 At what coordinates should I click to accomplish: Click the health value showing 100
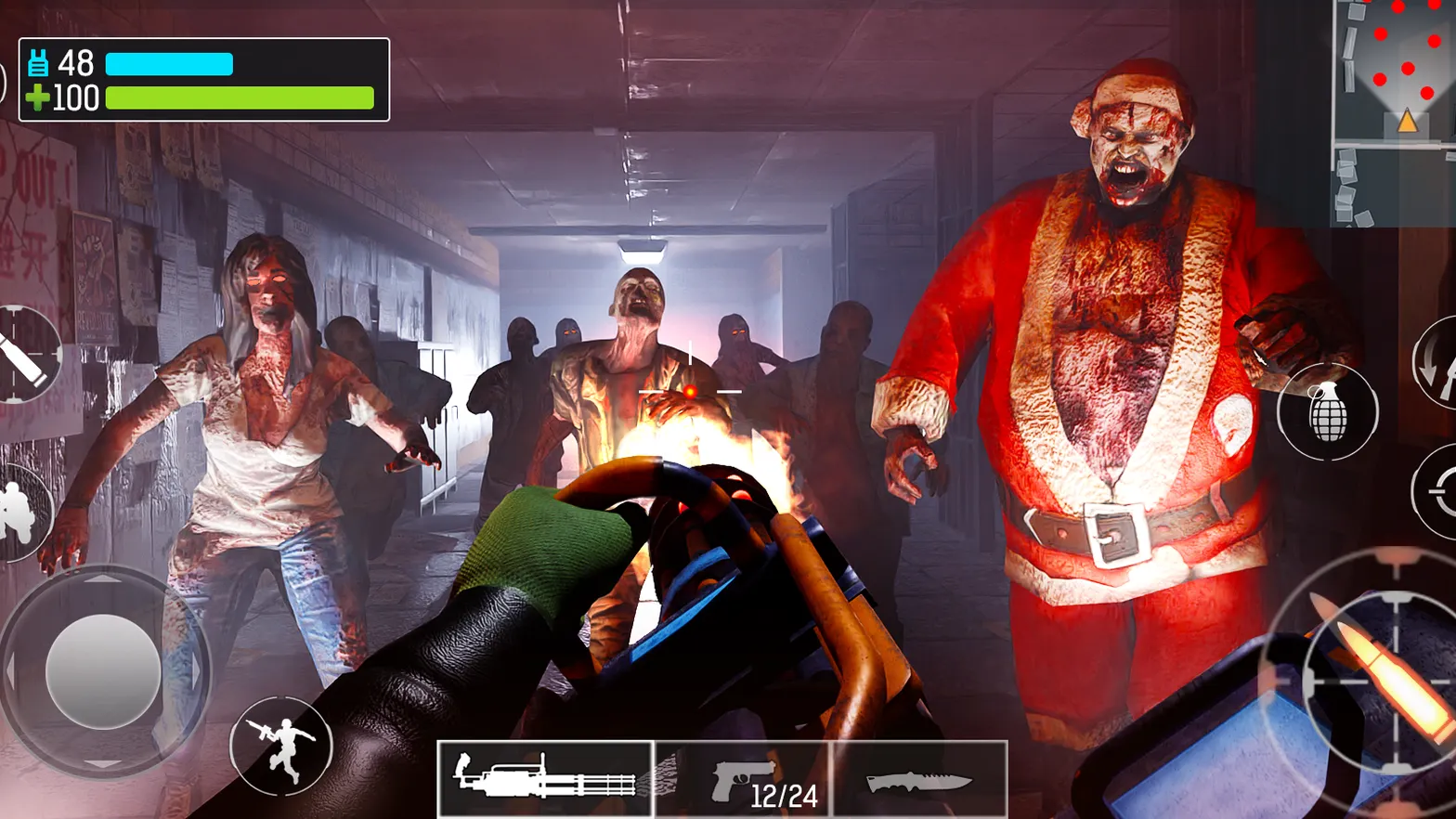[x=78, y=97]
